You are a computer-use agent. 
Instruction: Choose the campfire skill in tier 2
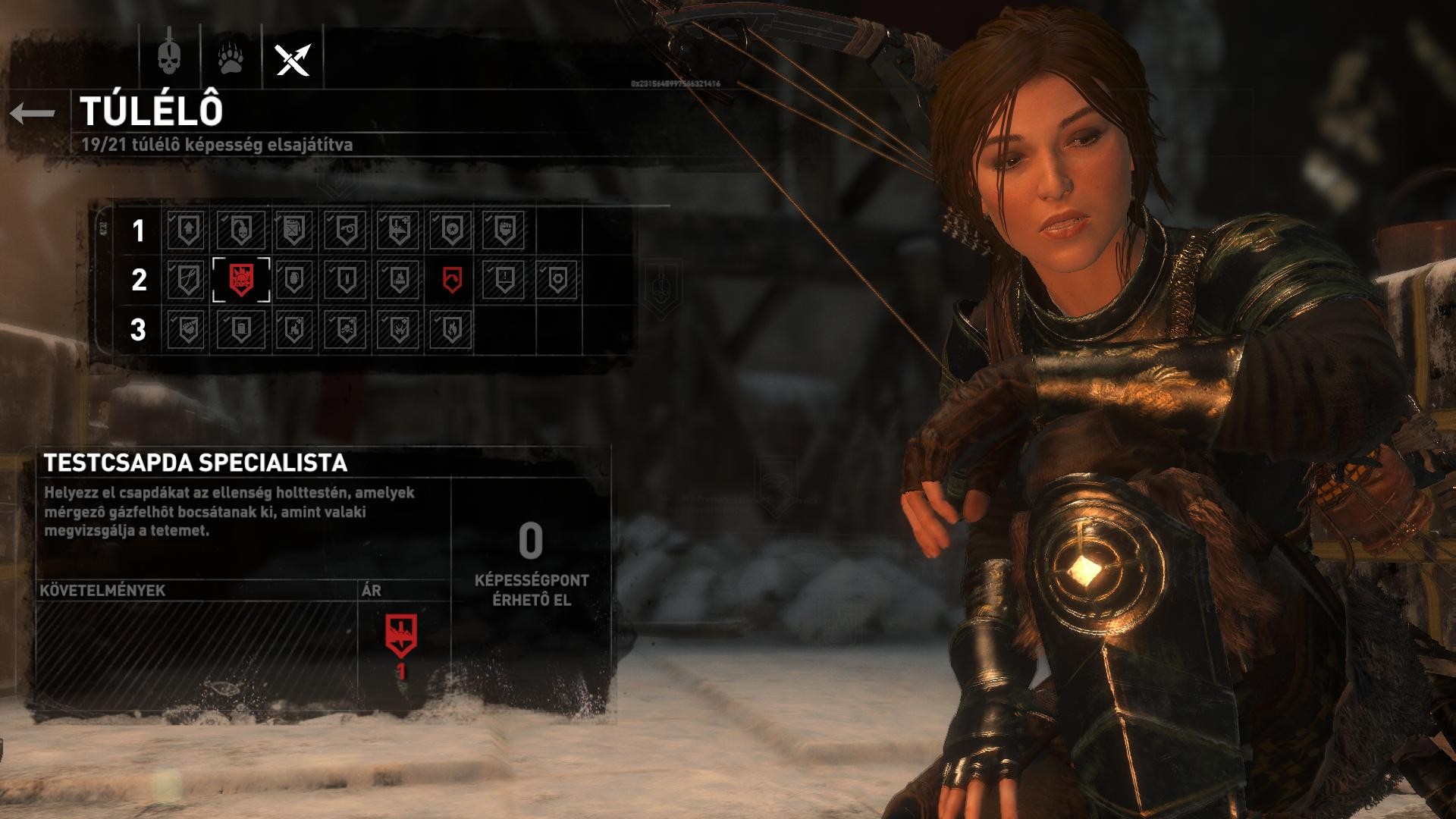(x=399, y=280)
